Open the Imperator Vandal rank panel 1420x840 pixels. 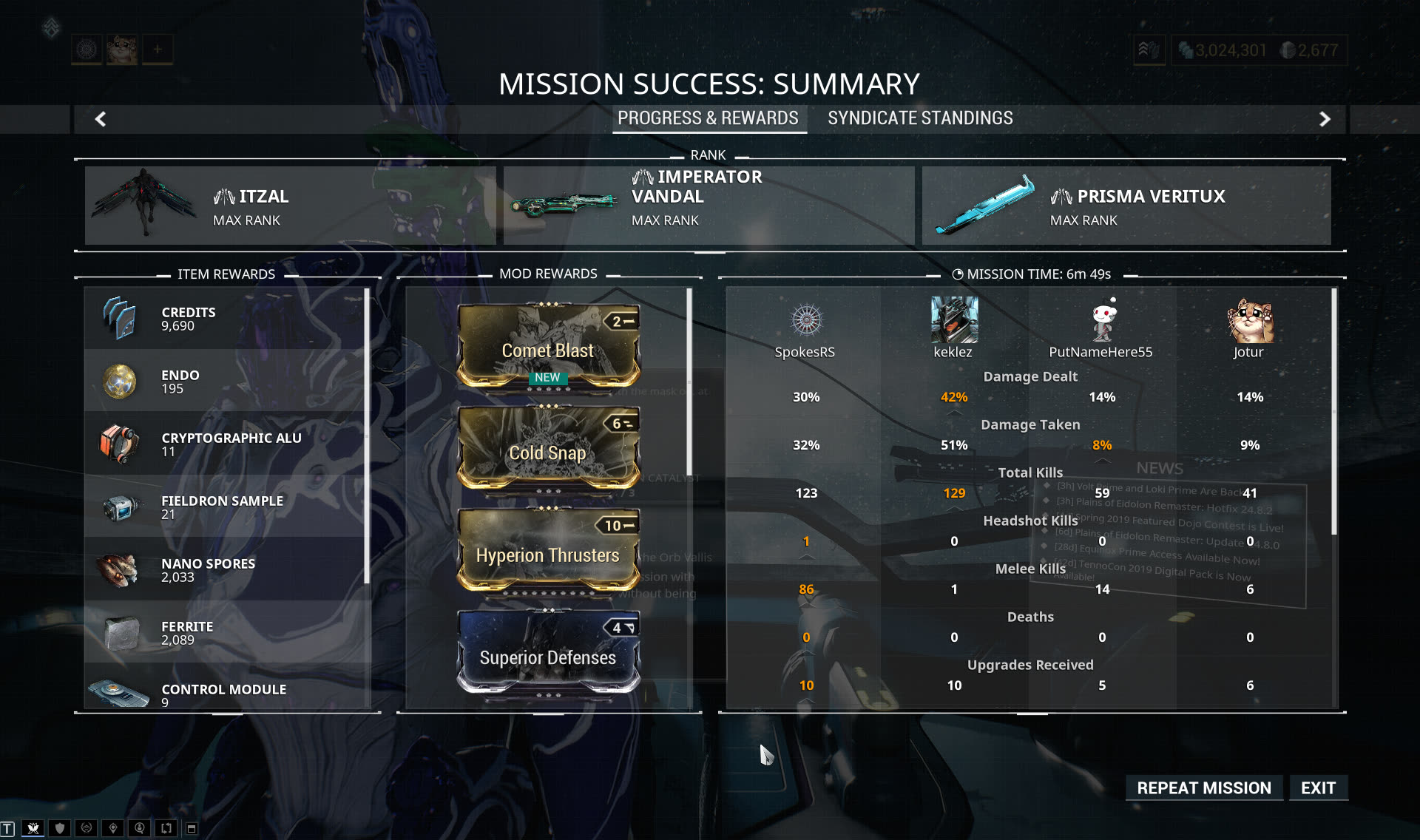click(709, 206)
